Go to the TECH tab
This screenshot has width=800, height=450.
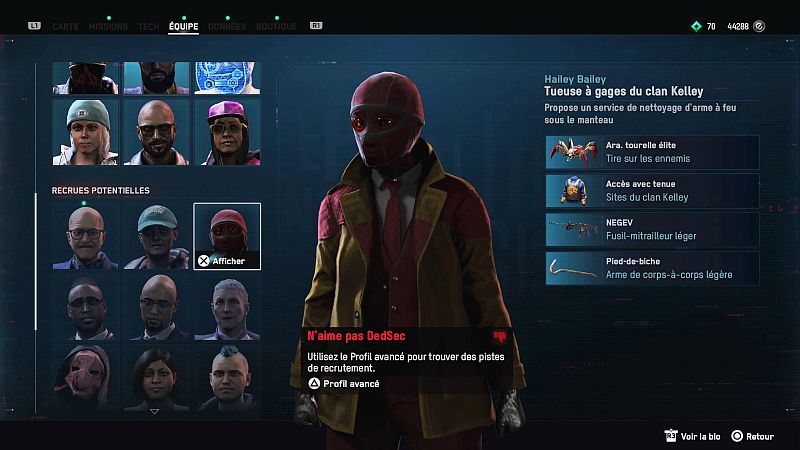148,26
